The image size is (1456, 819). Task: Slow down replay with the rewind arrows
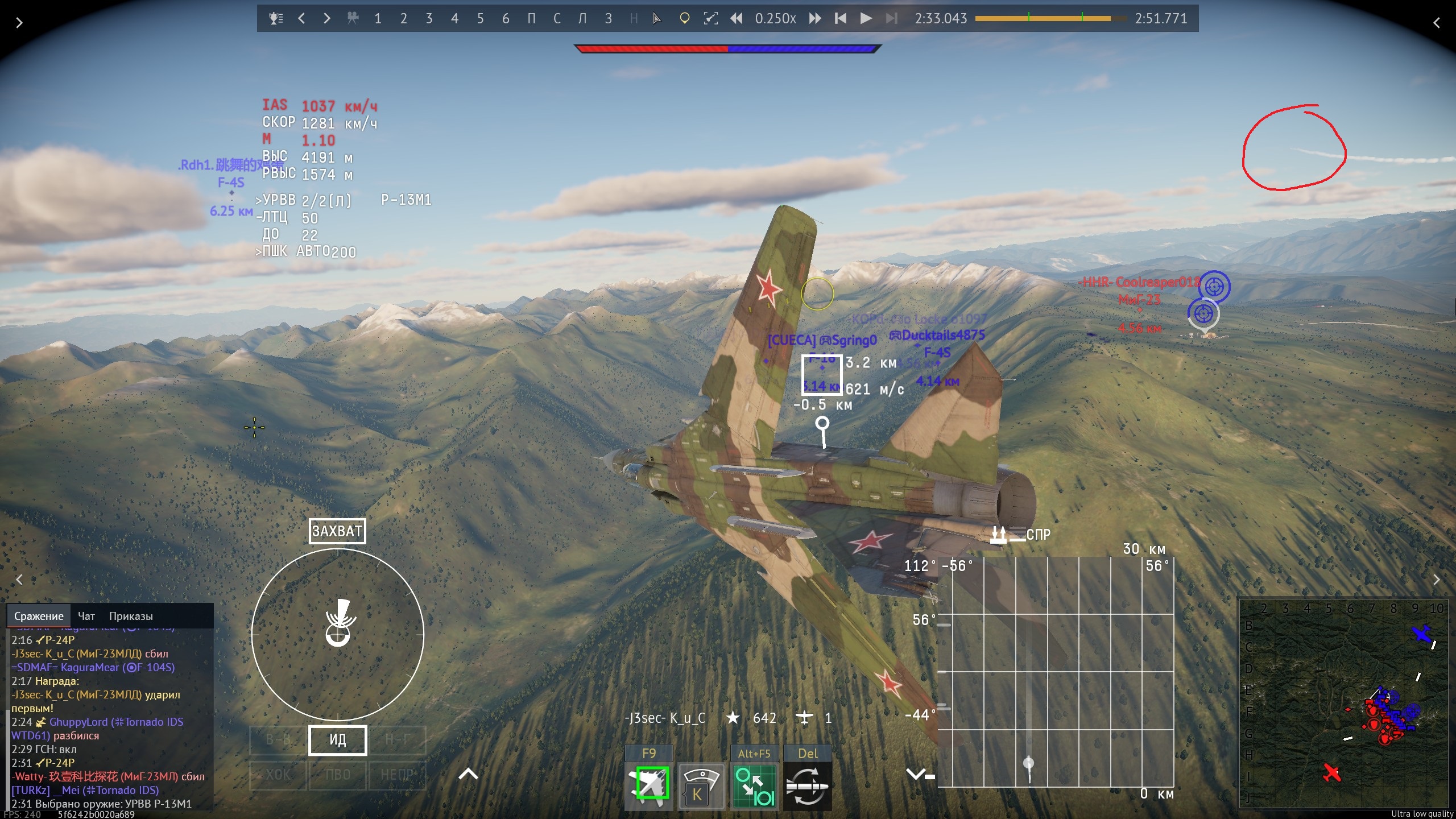736,19
